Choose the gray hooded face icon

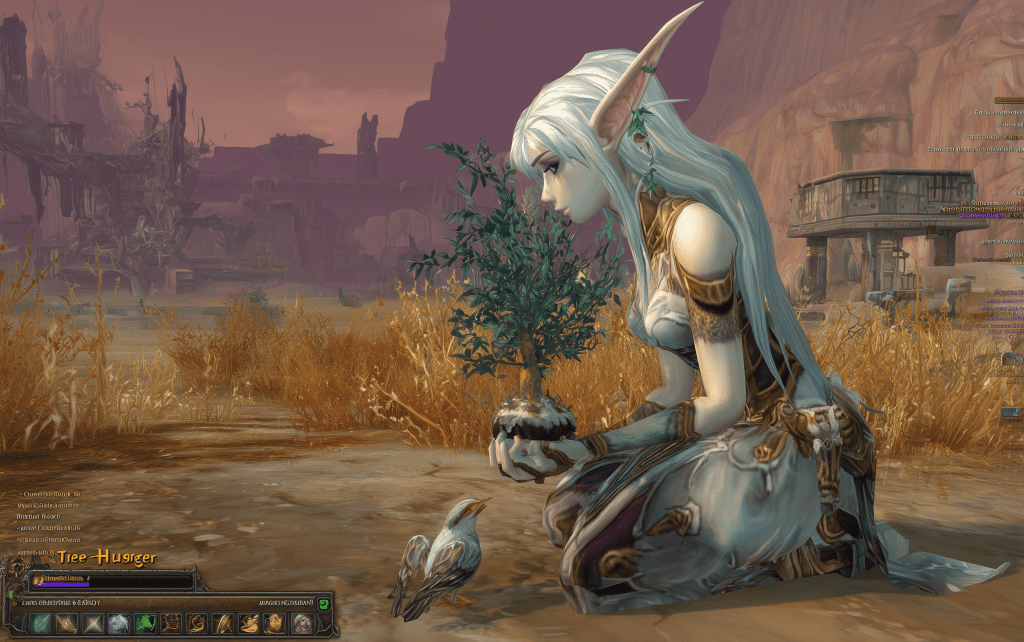tap(301, 624)
